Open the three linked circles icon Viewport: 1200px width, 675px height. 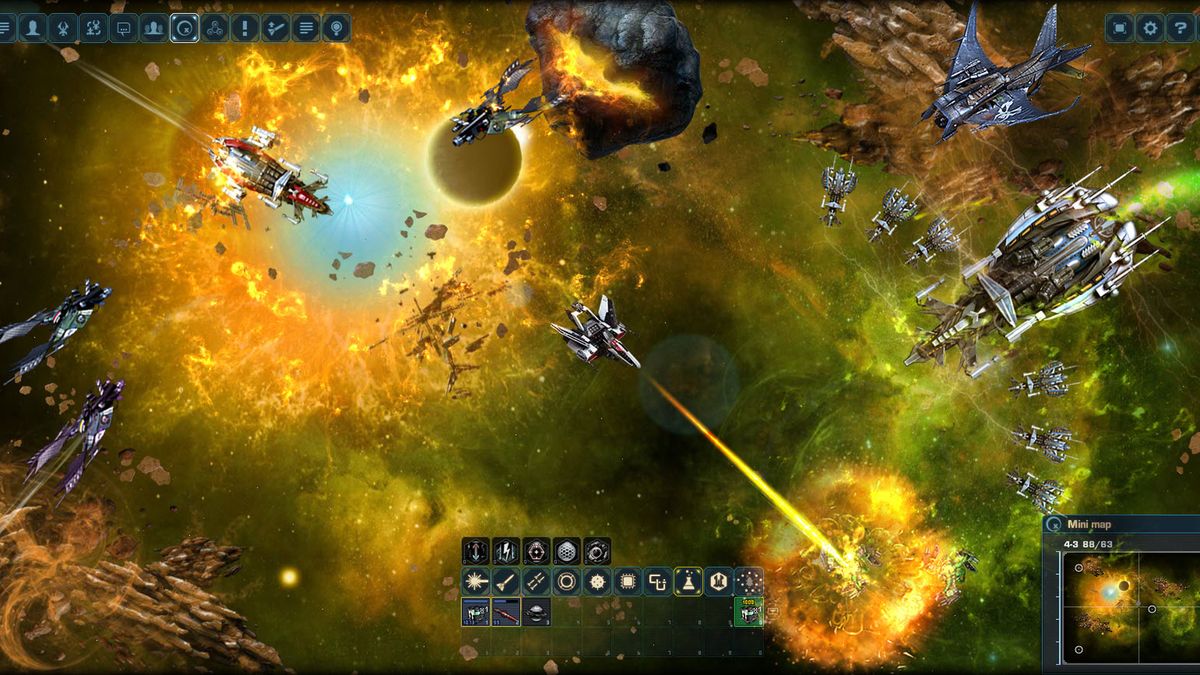pyautogui.click(x=214, y=28)
